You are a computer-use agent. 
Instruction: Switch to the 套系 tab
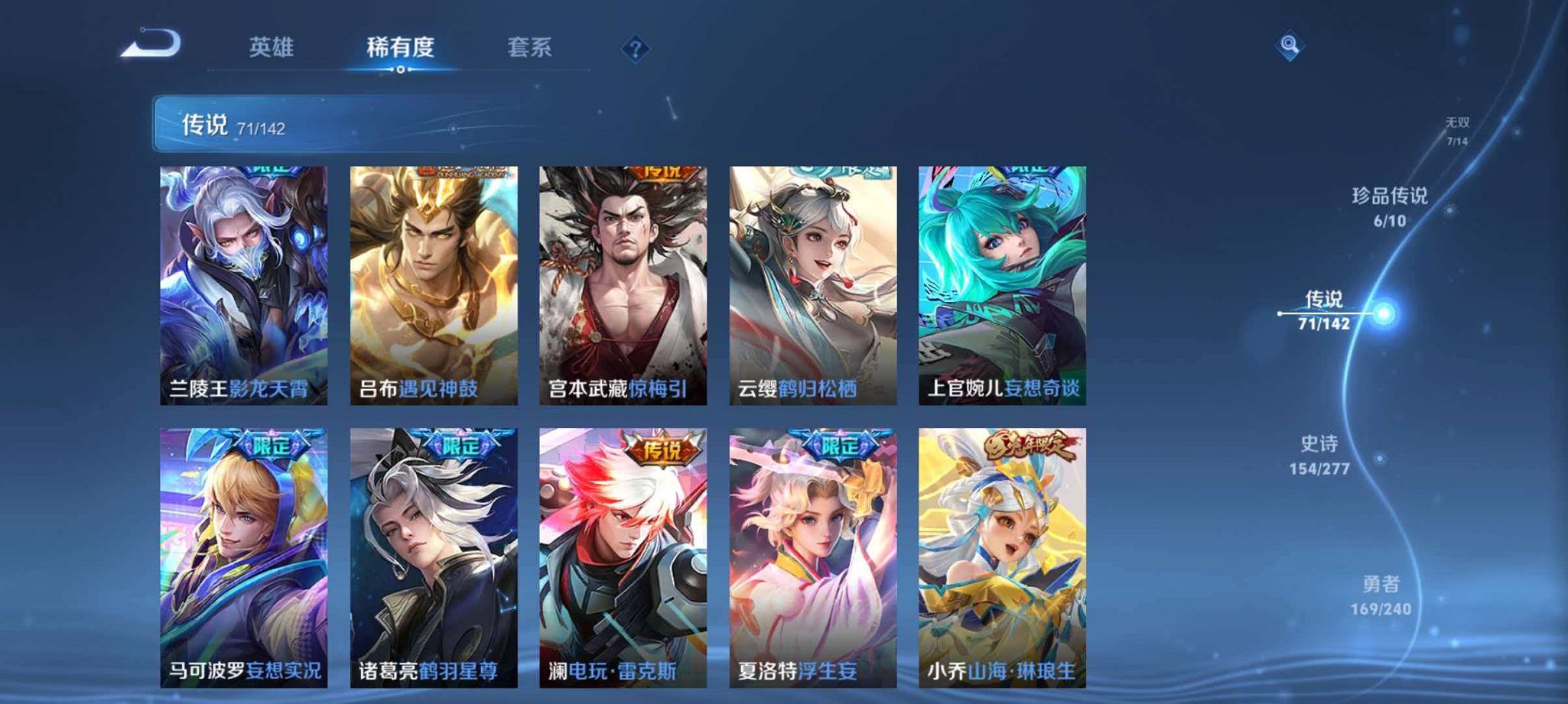(533, 47)
